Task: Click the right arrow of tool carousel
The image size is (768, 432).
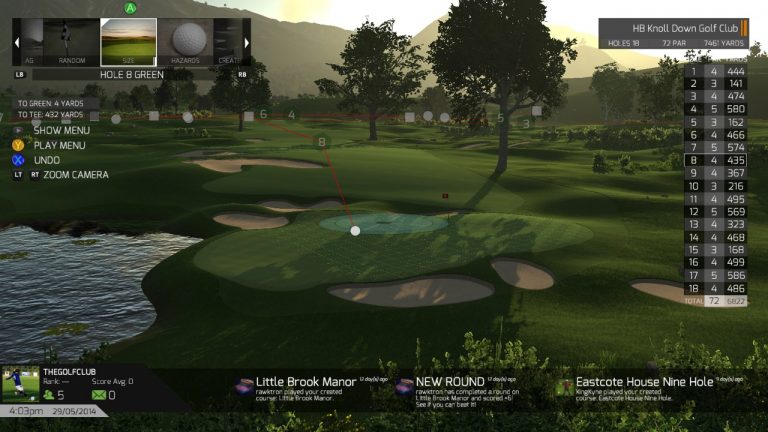Action: (x=247, y=41)
